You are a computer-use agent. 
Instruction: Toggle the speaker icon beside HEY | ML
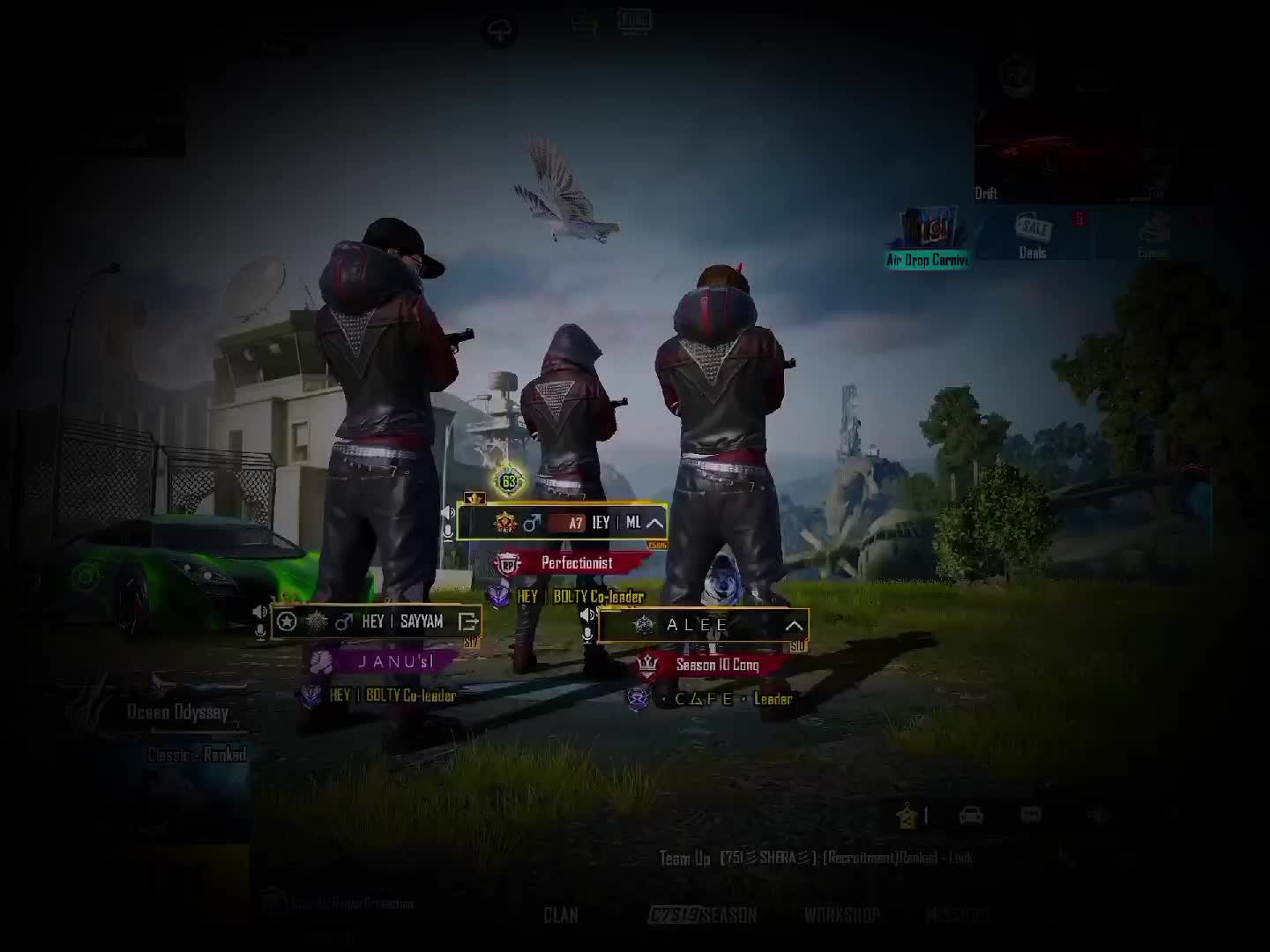tap(448, 513)
